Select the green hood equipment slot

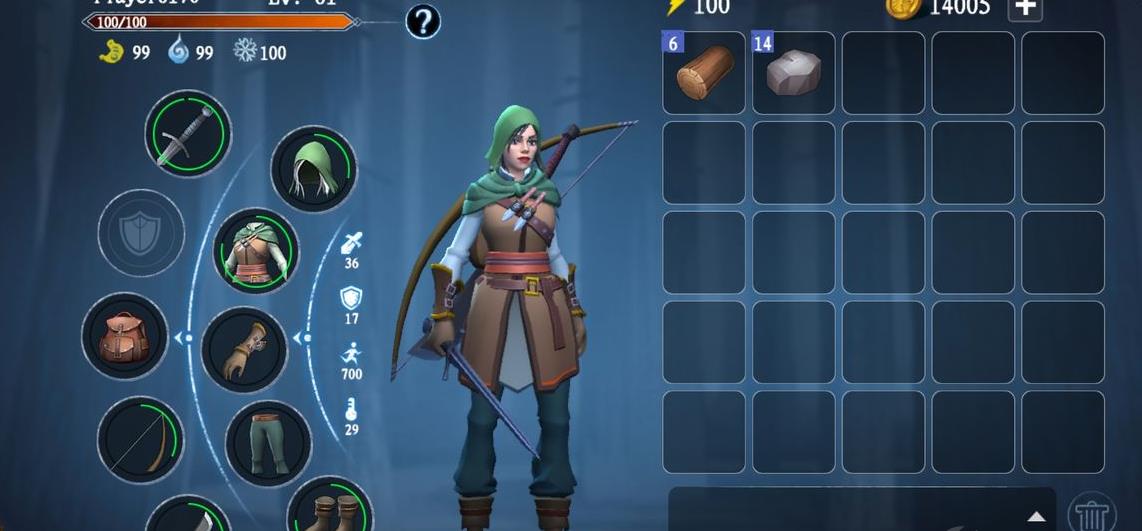point(313,169)
